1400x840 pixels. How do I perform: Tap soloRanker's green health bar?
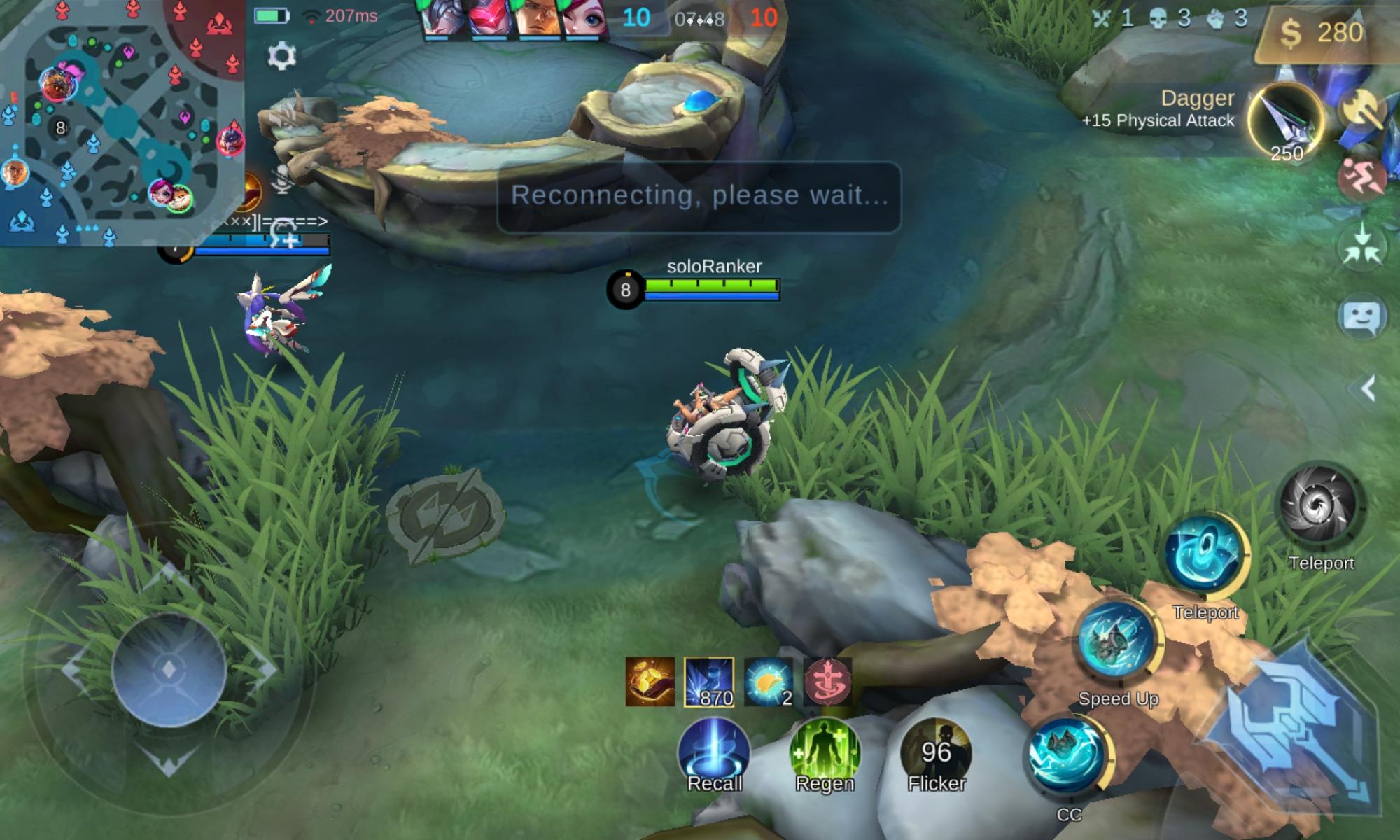click(x=710, y=286)
